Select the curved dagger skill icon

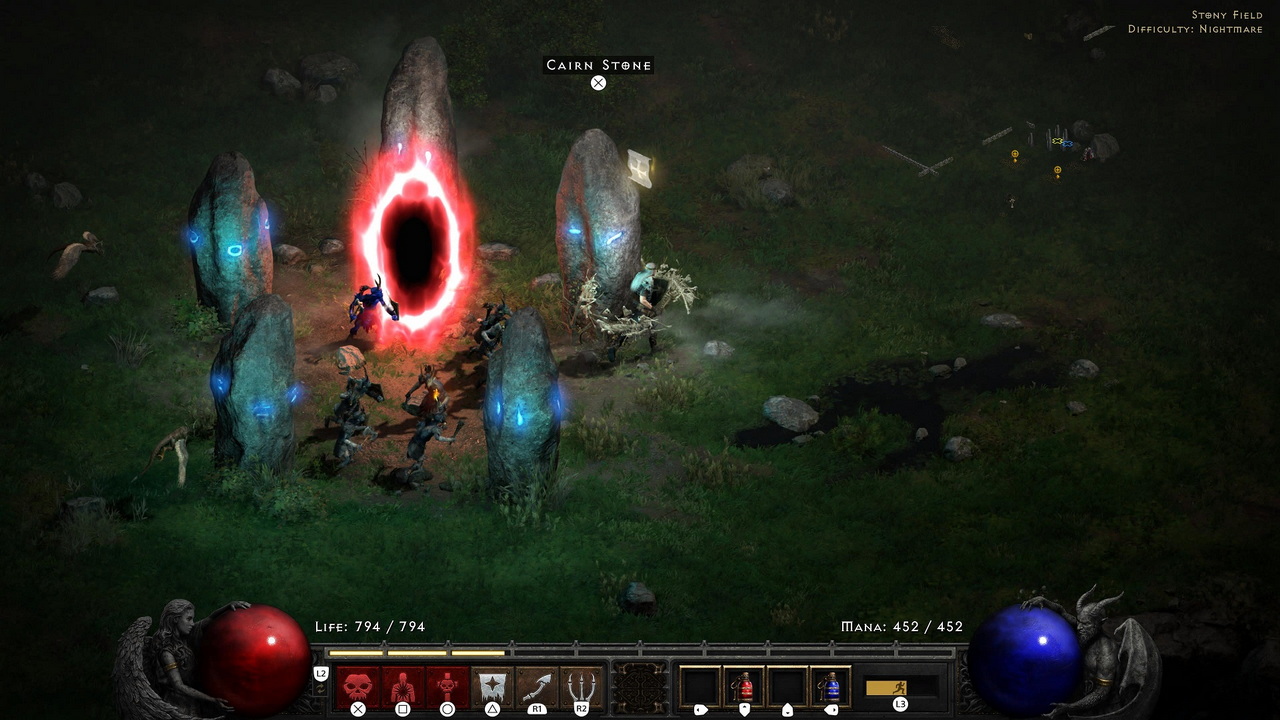click(x=537, y=687)
